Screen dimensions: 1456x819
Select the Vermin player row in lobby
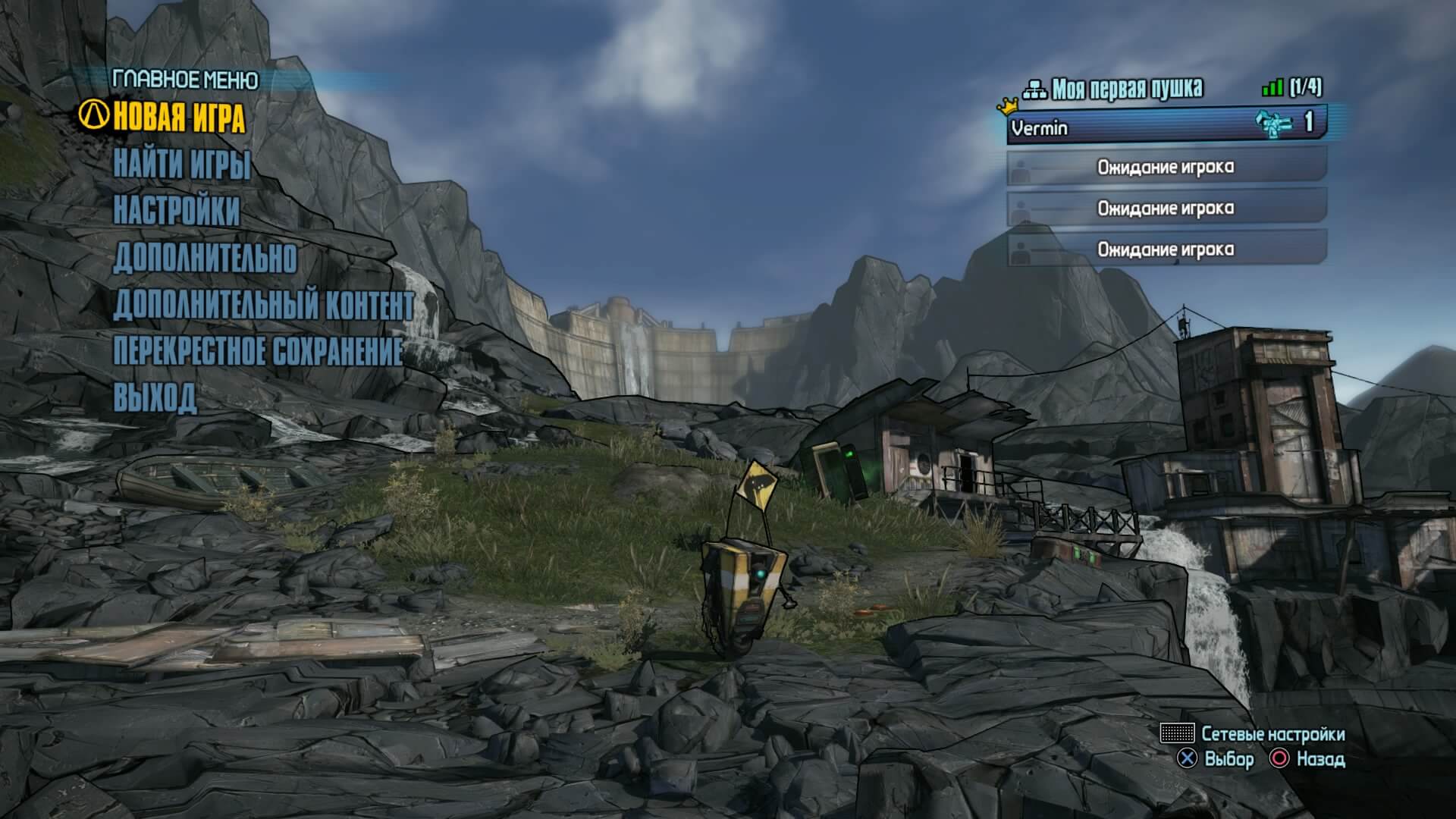[1166, 127]
